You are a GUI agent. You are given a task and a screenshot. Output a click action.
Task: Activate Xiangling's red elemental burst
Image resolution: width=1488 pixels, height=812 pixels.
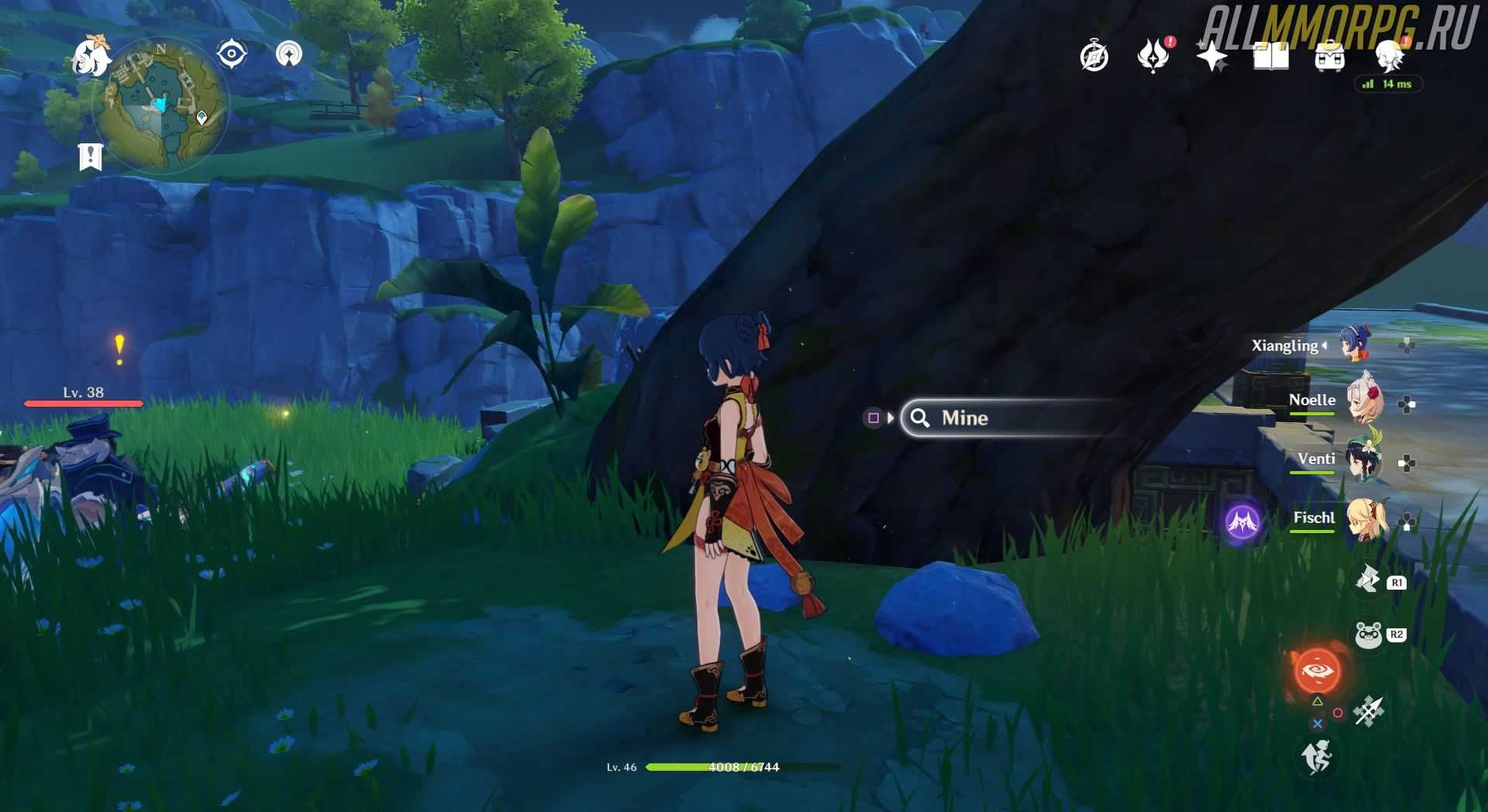[1317, 670]
